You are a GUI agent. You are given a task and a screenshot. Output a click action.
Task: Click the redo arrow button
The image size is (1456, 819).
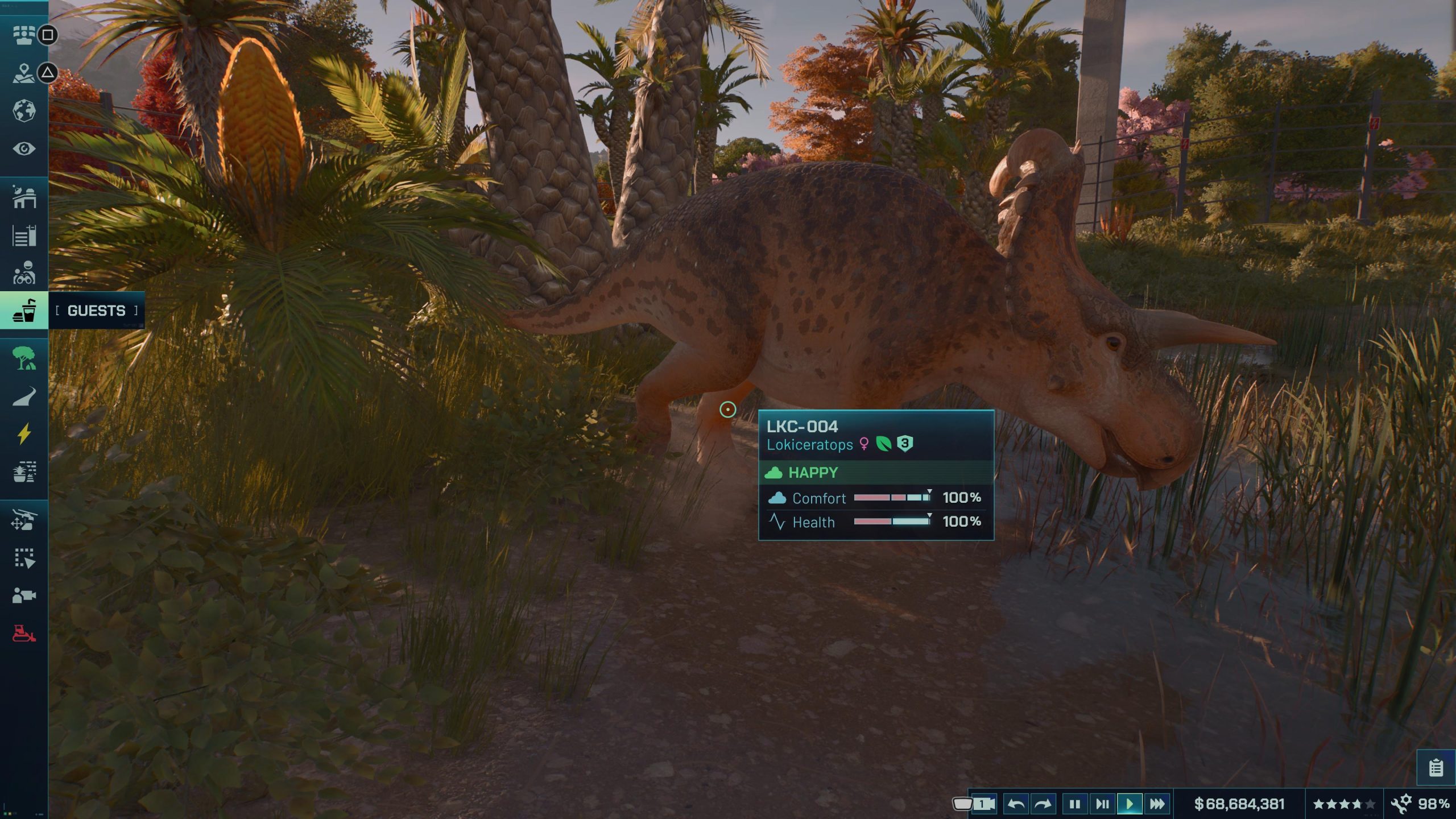coord(1043,804)
